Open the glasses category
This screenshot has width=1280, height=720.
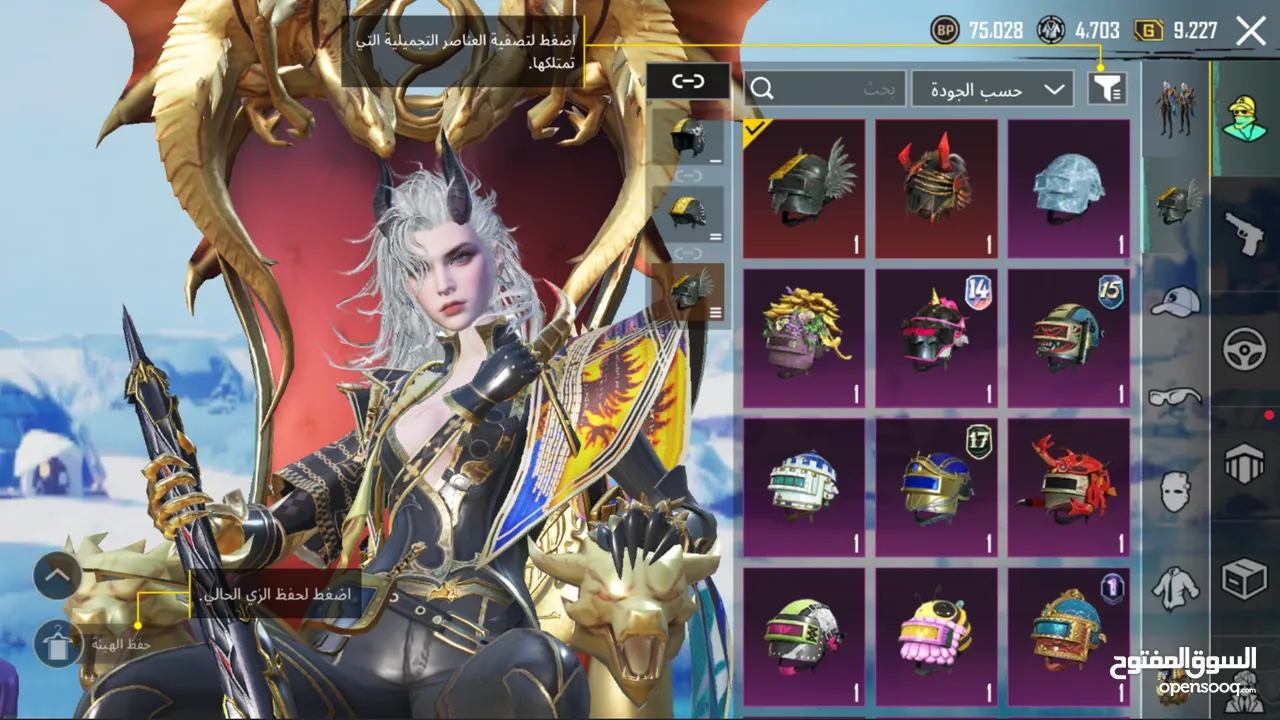(1175, 397)
